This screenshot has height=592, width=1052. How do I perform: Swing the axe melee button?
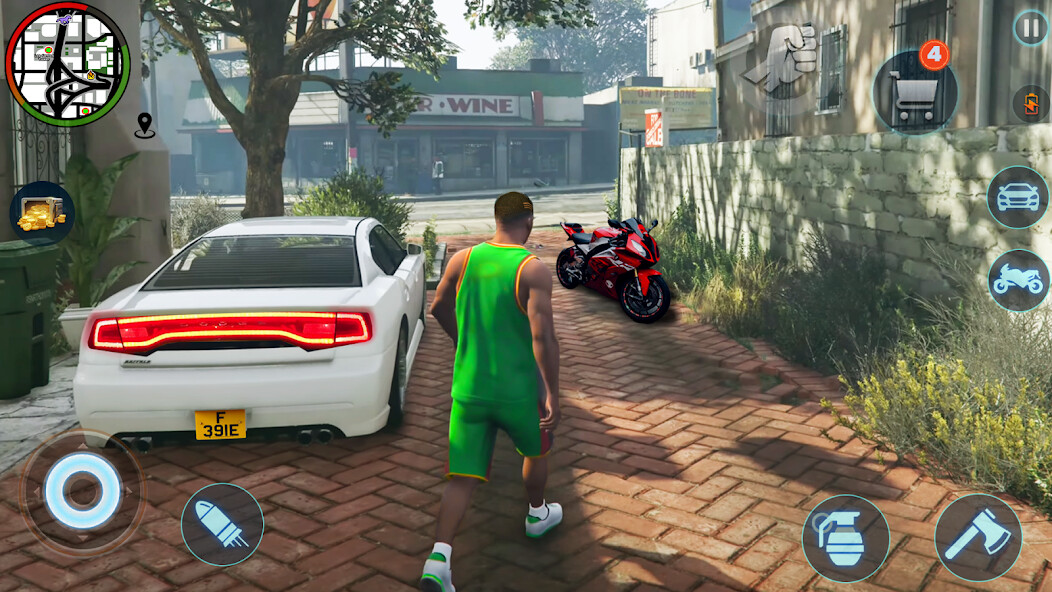[977, 538]
